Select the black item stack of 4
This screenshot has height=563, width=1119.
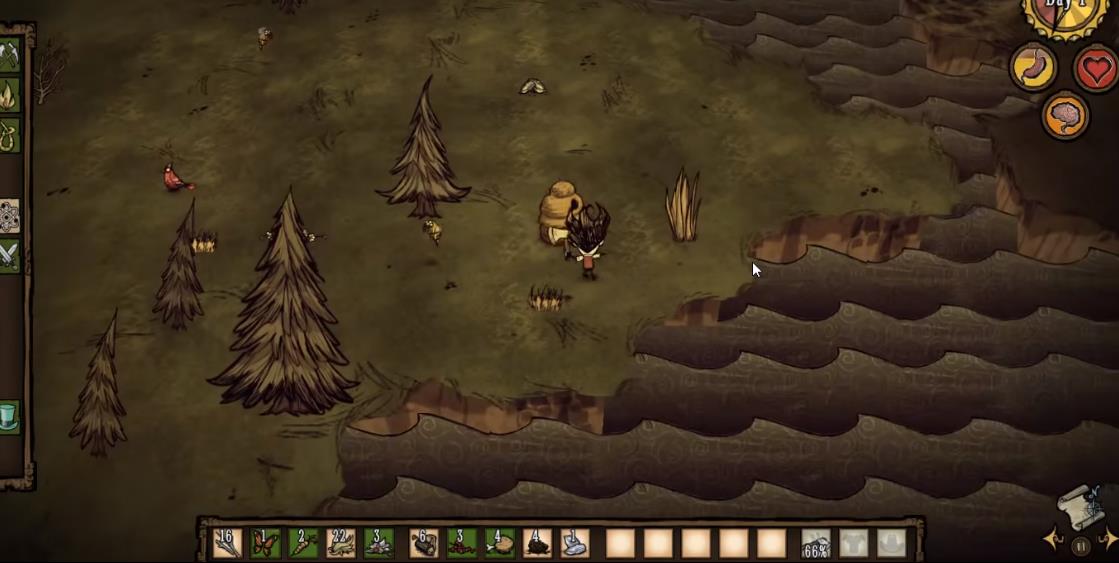537,543
